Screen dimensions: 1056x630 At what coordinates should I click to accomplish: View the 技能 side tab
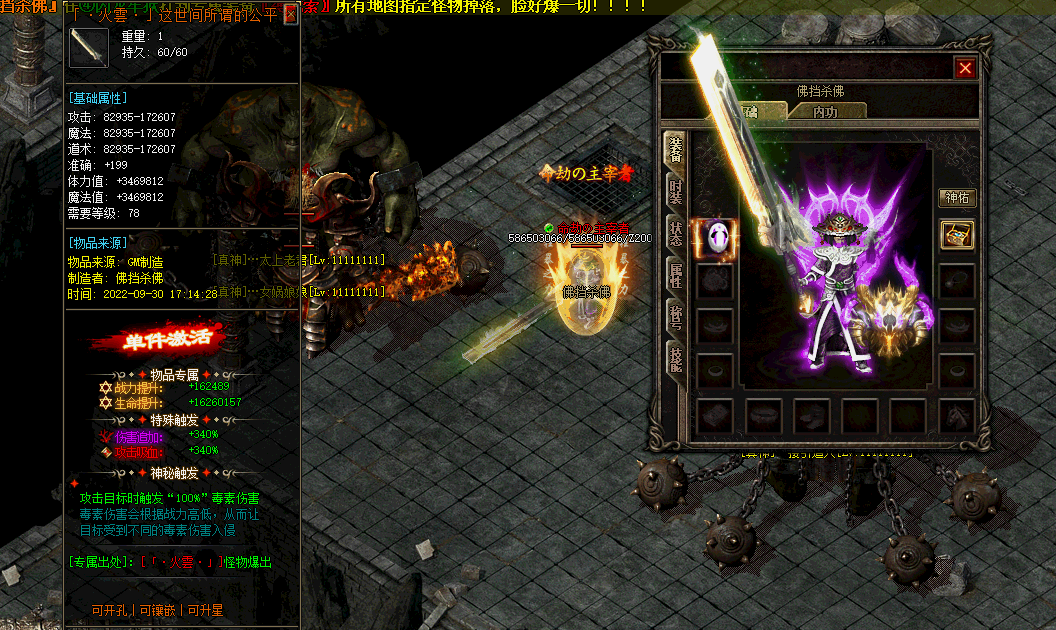pos(676,359)
